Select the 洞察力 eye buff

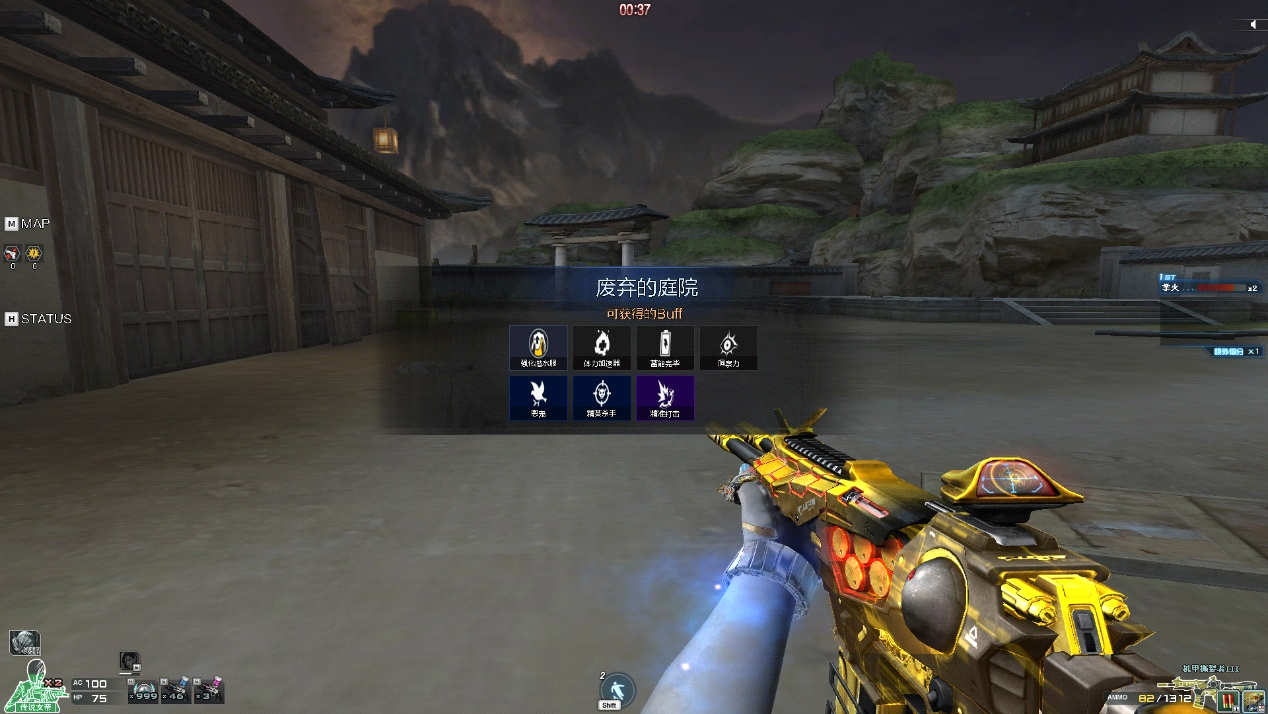[x=728, y=347]
